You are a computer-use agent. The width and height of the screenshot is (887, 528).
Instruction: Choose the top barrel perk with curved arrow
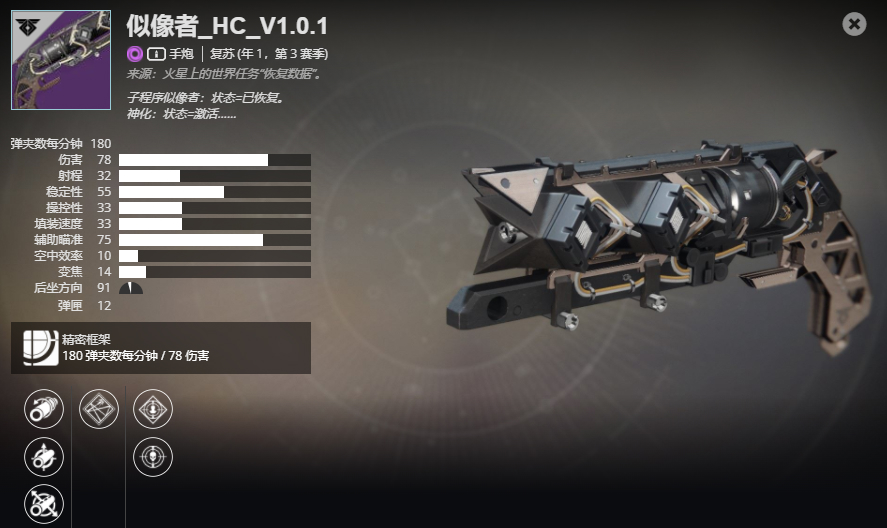tap(43, 409)
